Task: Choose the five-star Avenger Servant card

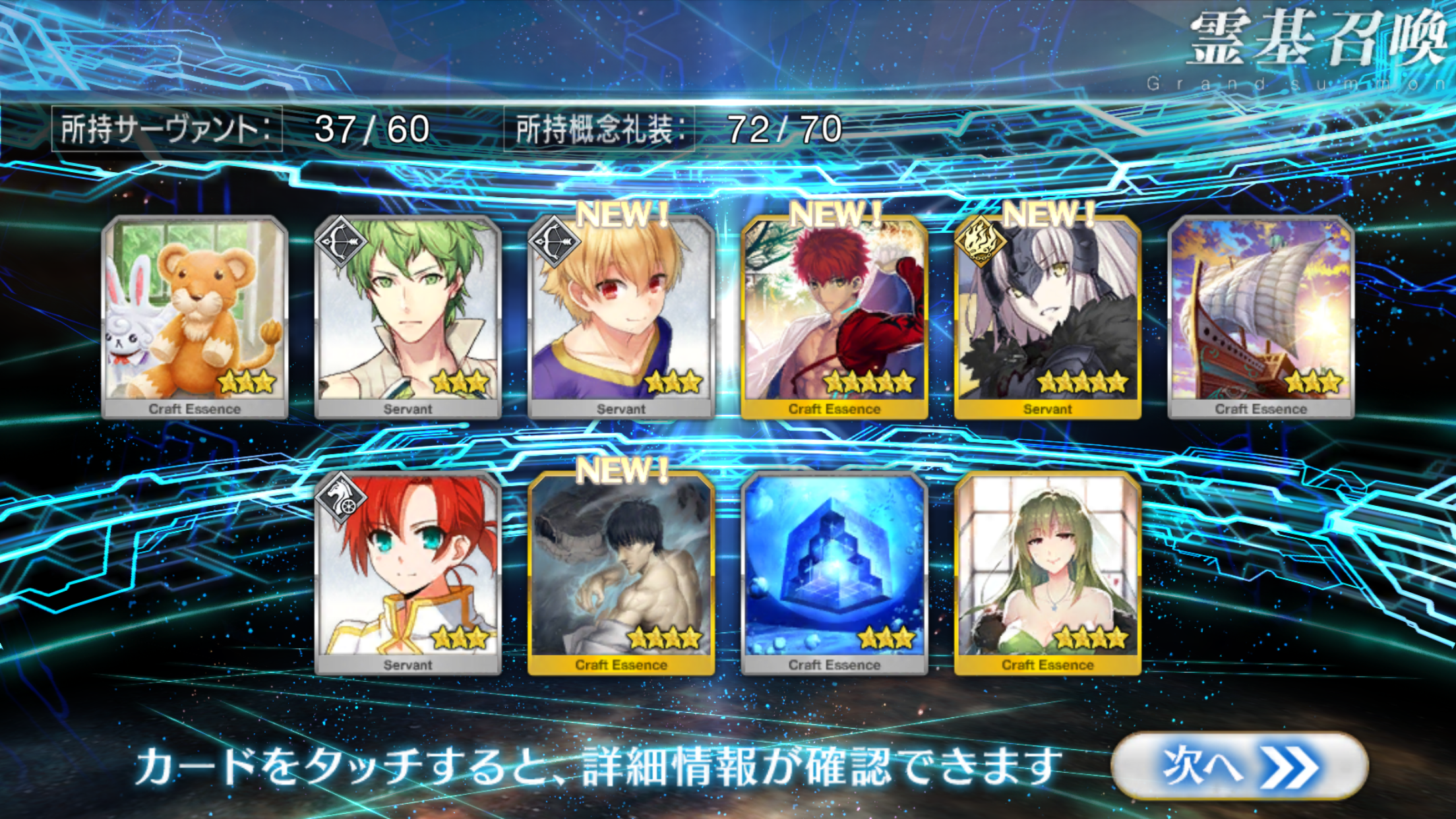Action: click(x=1047, y=317)
